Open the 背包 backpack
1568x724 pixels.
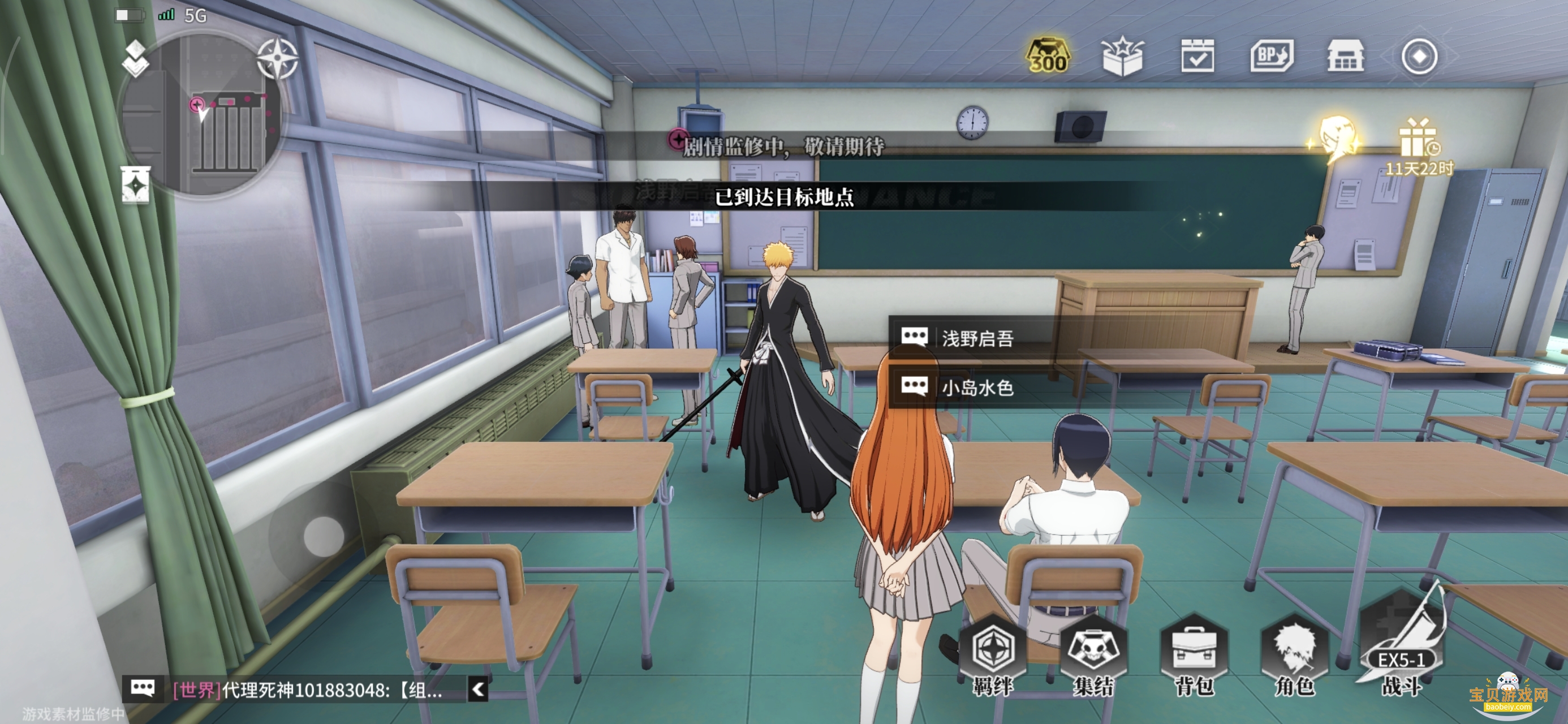point(1194,658)
